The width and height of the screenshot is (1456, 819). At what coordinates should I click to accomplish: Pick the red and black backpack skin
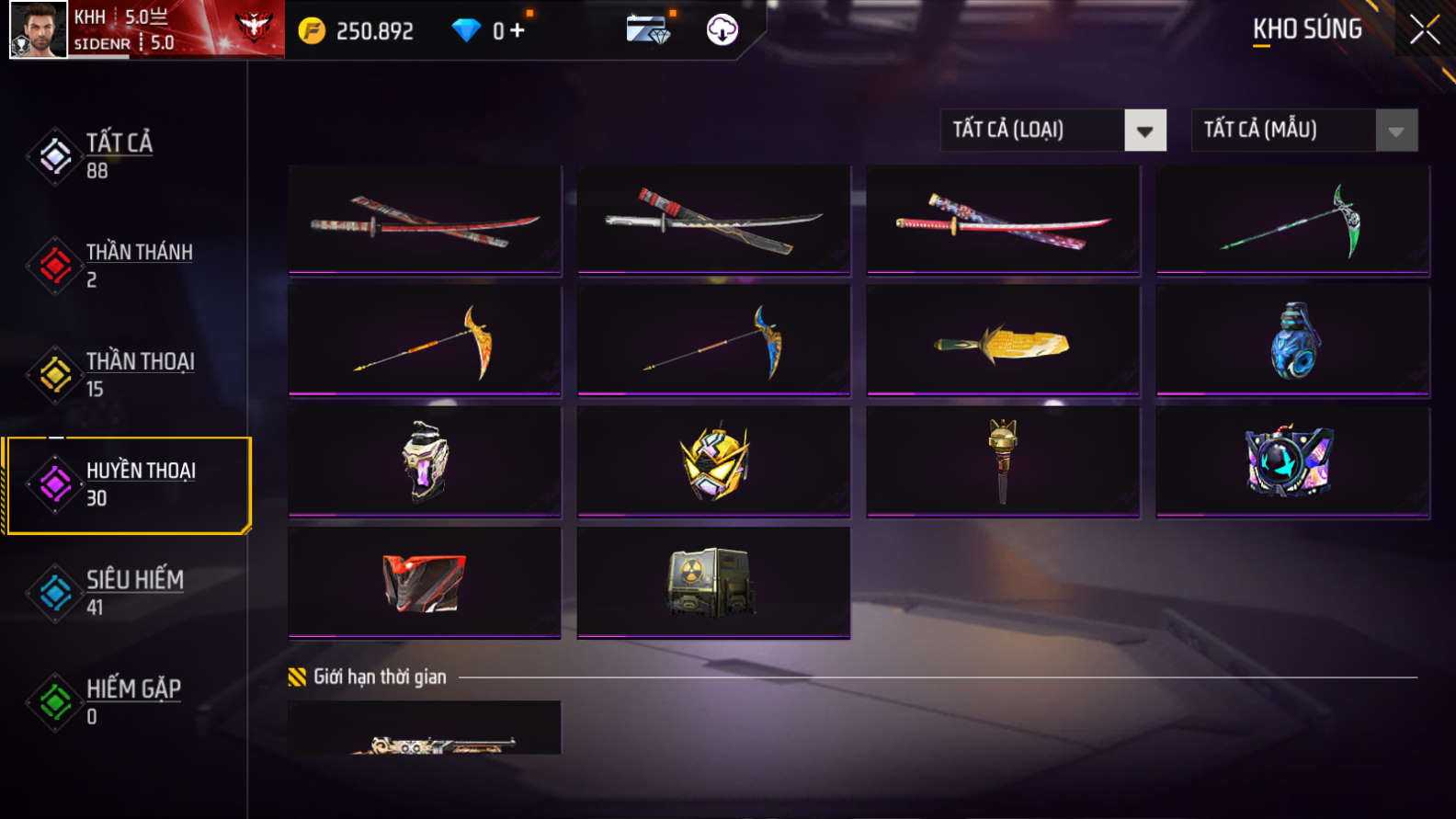425,582
